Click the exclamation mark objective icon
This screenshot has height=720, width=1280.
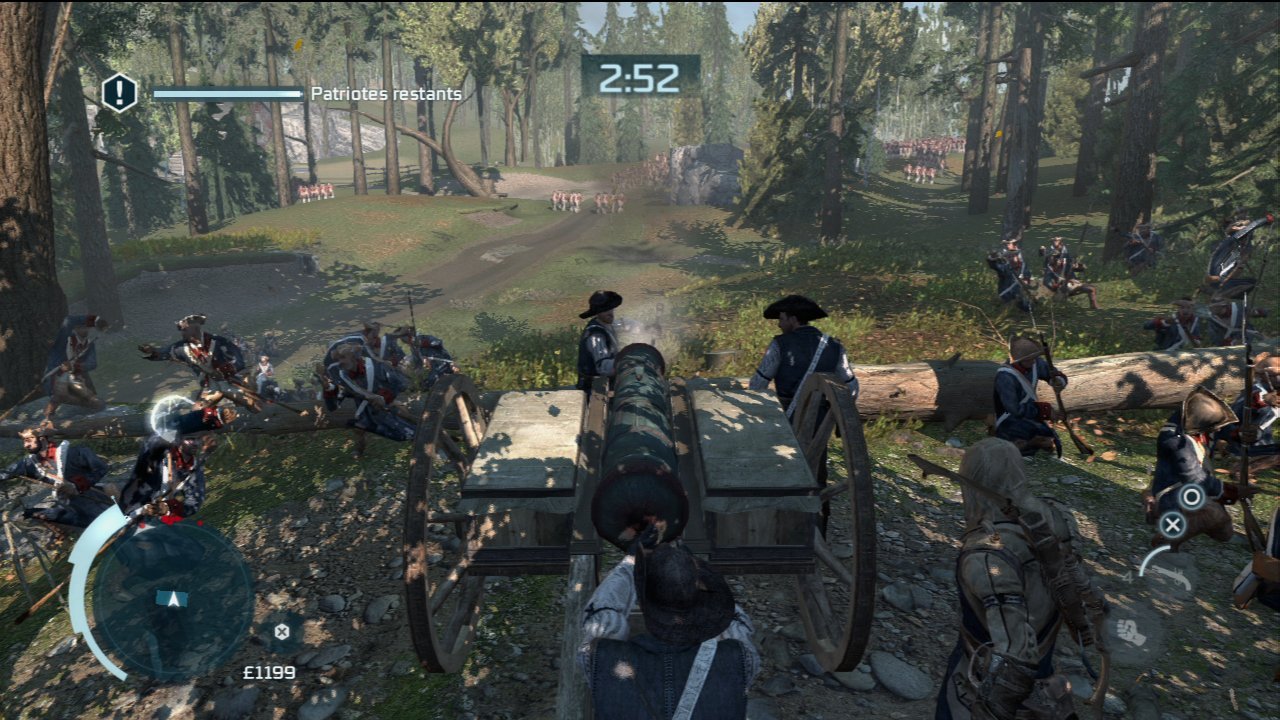pyautogui.click(x=119, y=93)
